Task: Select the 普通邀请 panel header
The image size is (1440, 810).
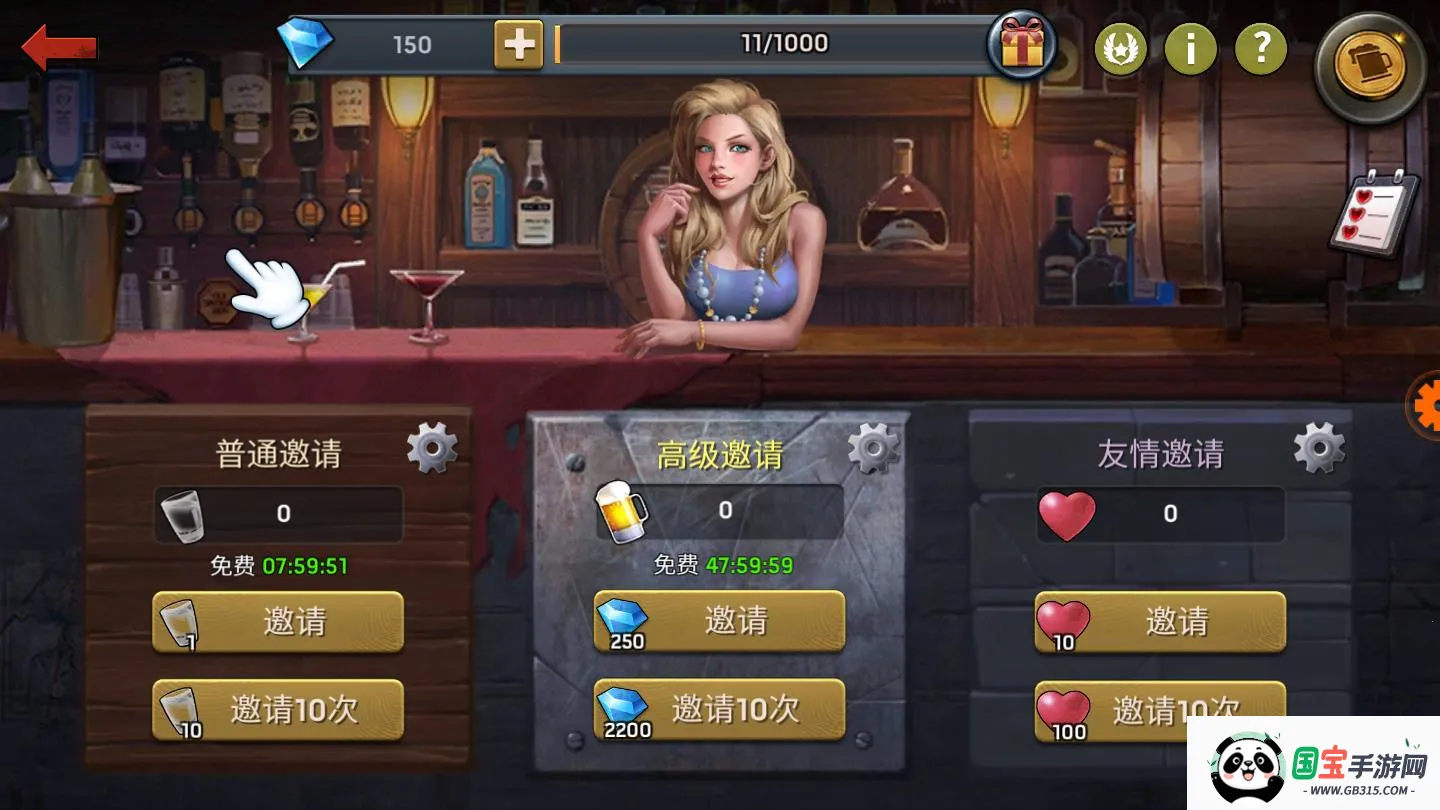Action: point(281,452)
